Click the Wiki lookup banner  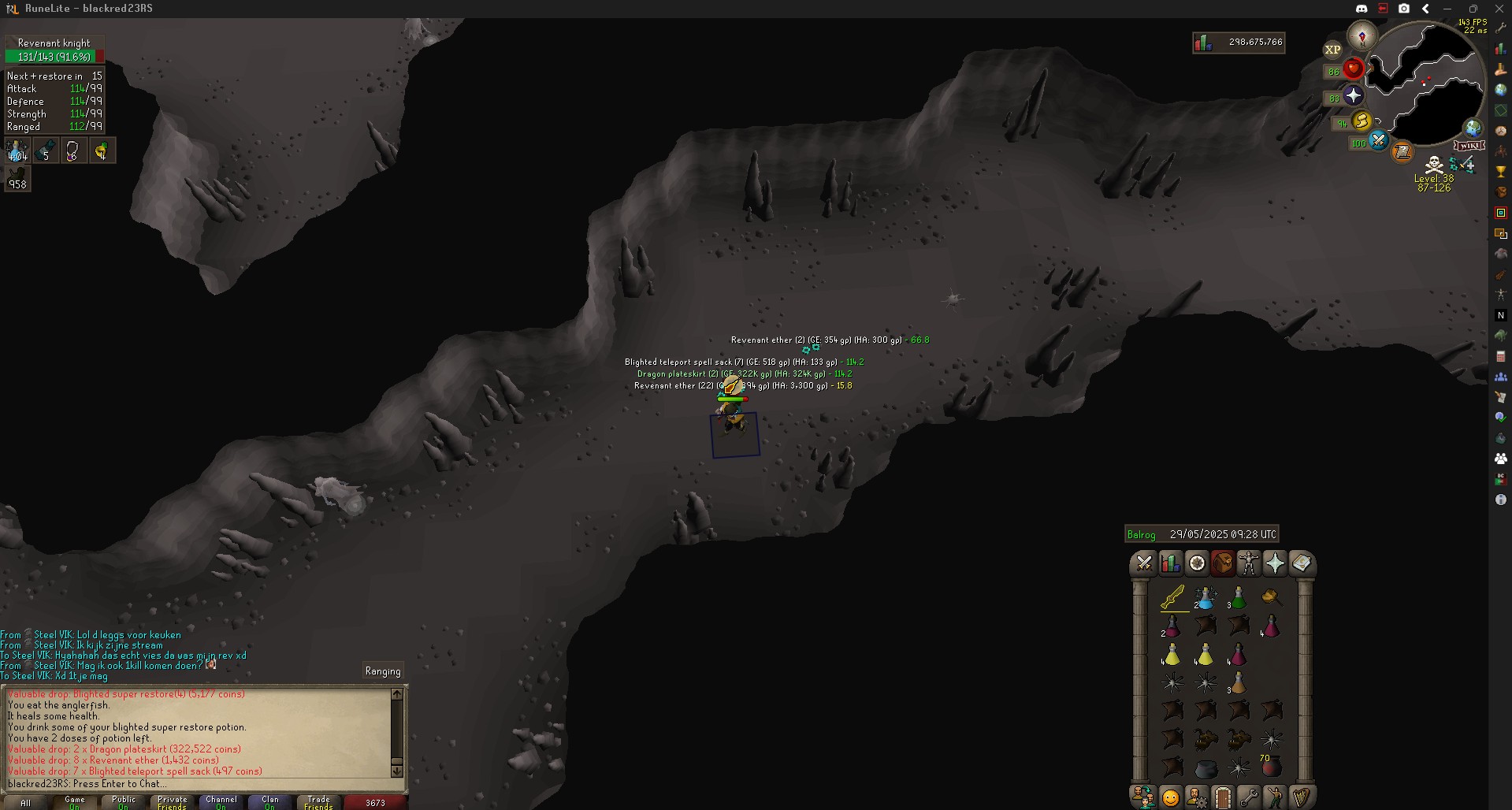click(x=1469, y=146)
